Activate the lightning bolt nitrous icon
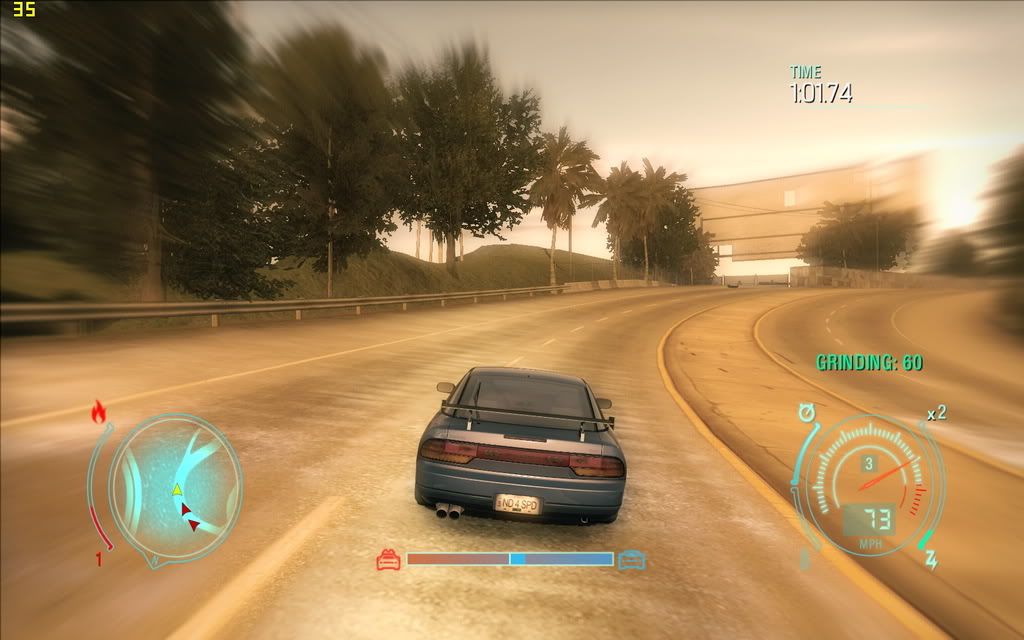This screenshot has height=640, width=1024. pyautogui.click(x=931, y=561)
